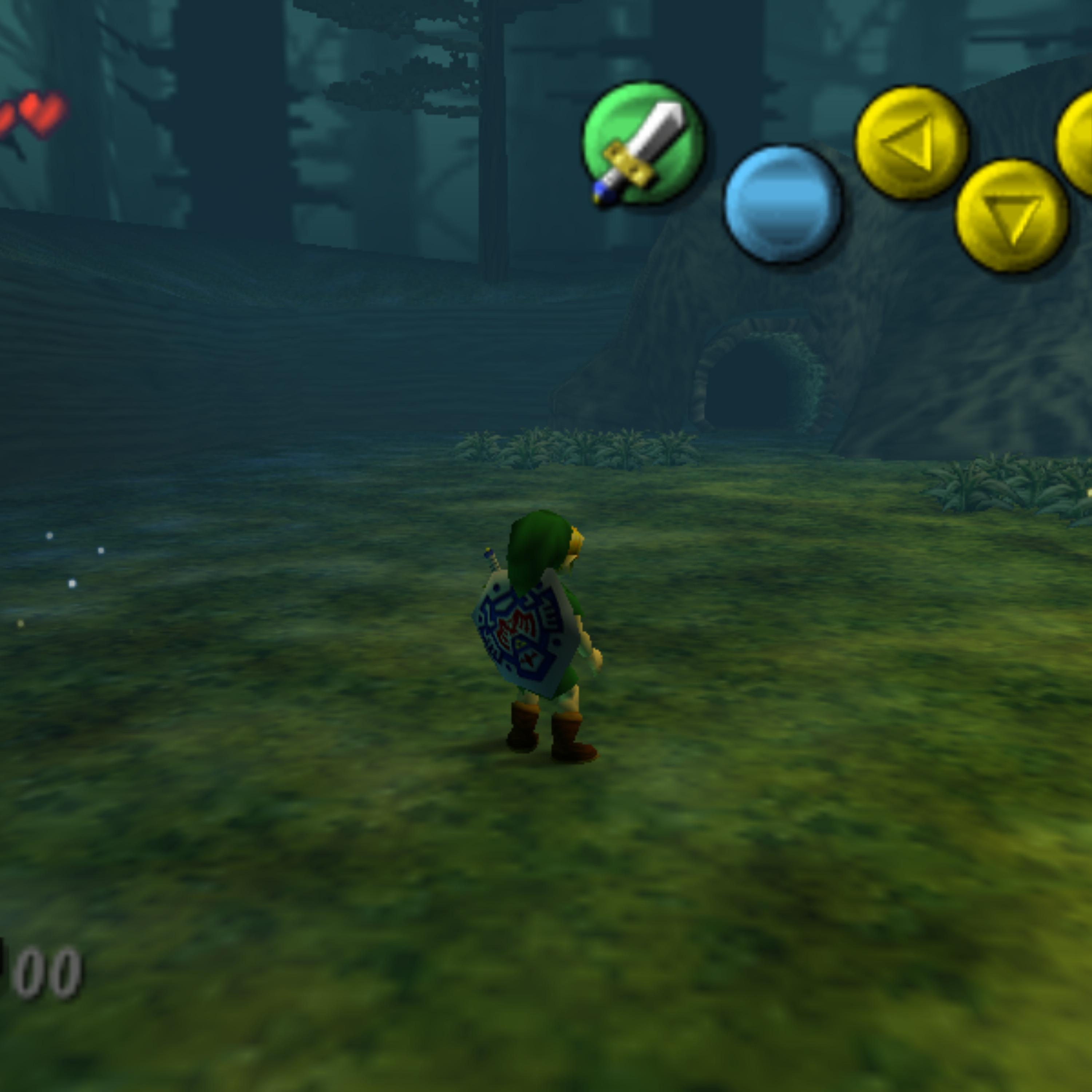Select the yellow down-arrow item slot
This screenshot has height=1092, width=1092.
coord(1012,216)
